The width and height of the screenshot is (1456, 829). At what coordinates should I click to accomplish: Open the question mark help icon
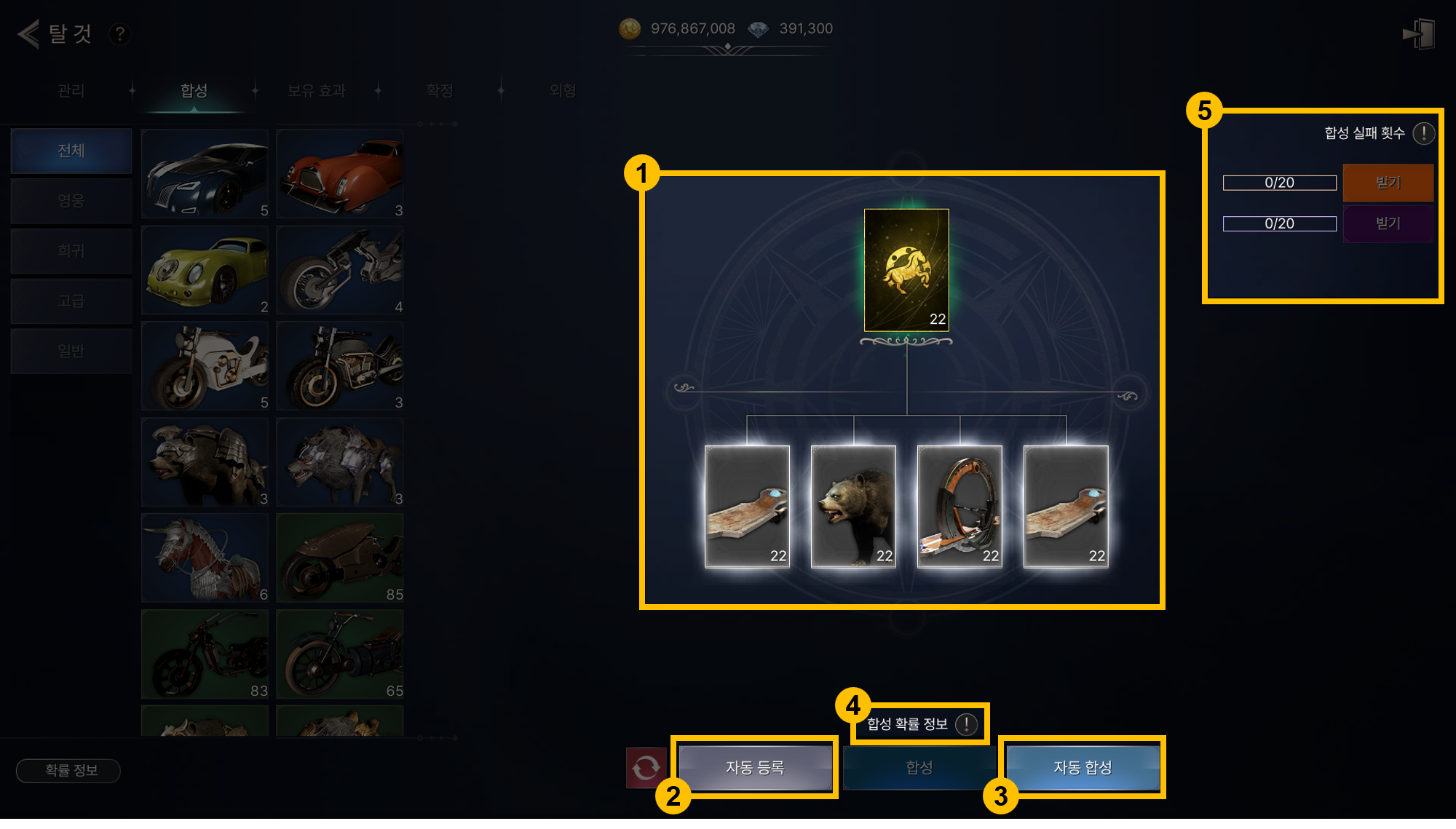click(119, 33)
